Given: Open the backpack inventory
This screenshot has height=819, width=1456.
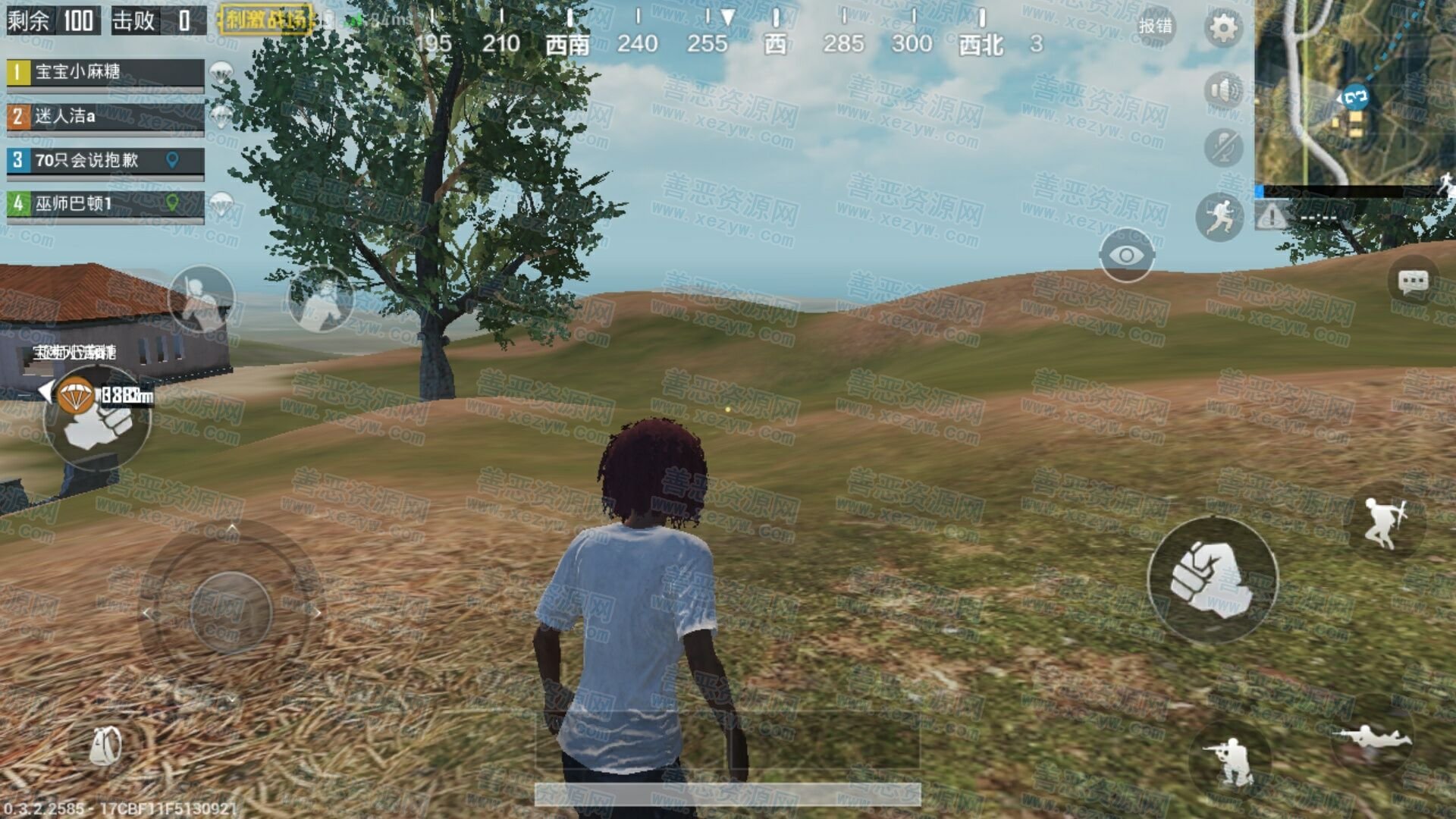Looking at the screenshot, I should tap(106, 746).
